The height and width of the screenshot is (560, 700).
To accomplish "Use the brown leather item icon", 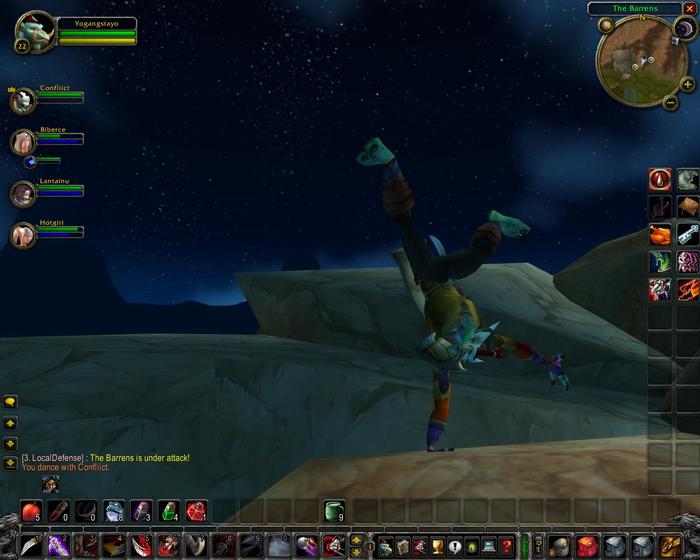I will coord(687,207).
